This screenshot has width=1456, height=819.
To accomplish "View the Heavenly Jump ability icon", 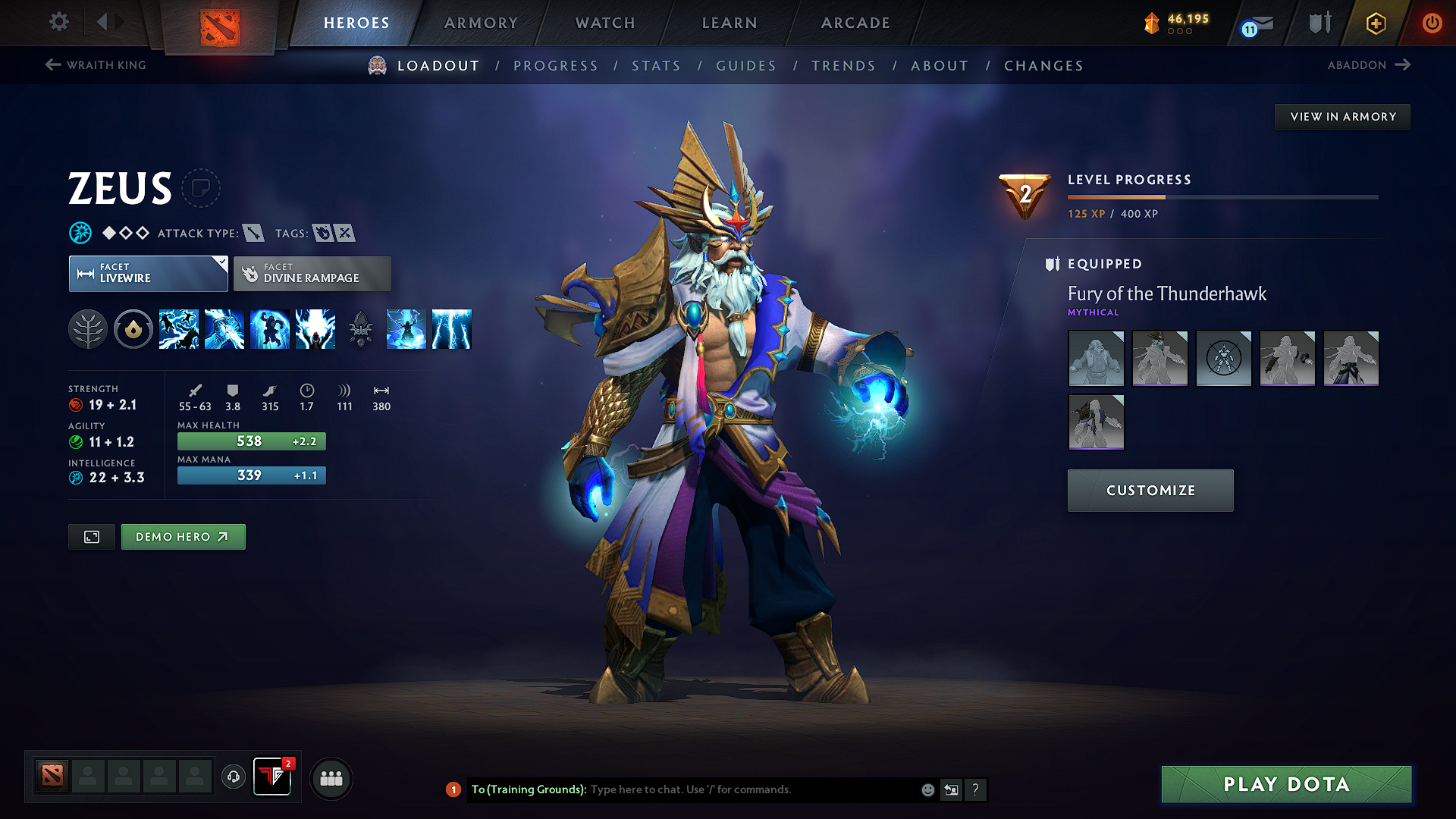I will click(270, 329).
